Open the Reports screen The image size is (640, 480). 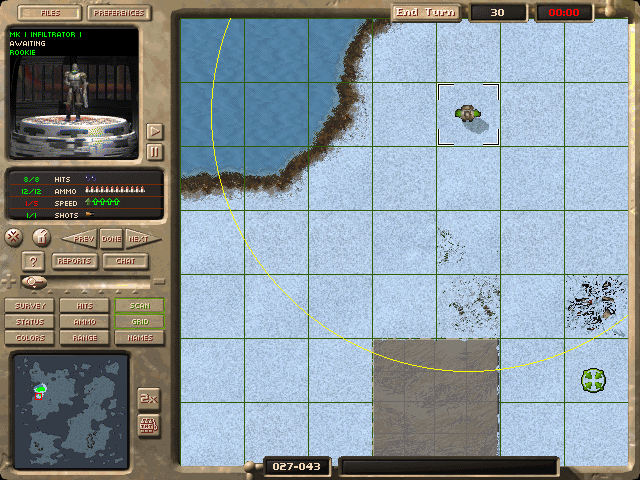74,261
